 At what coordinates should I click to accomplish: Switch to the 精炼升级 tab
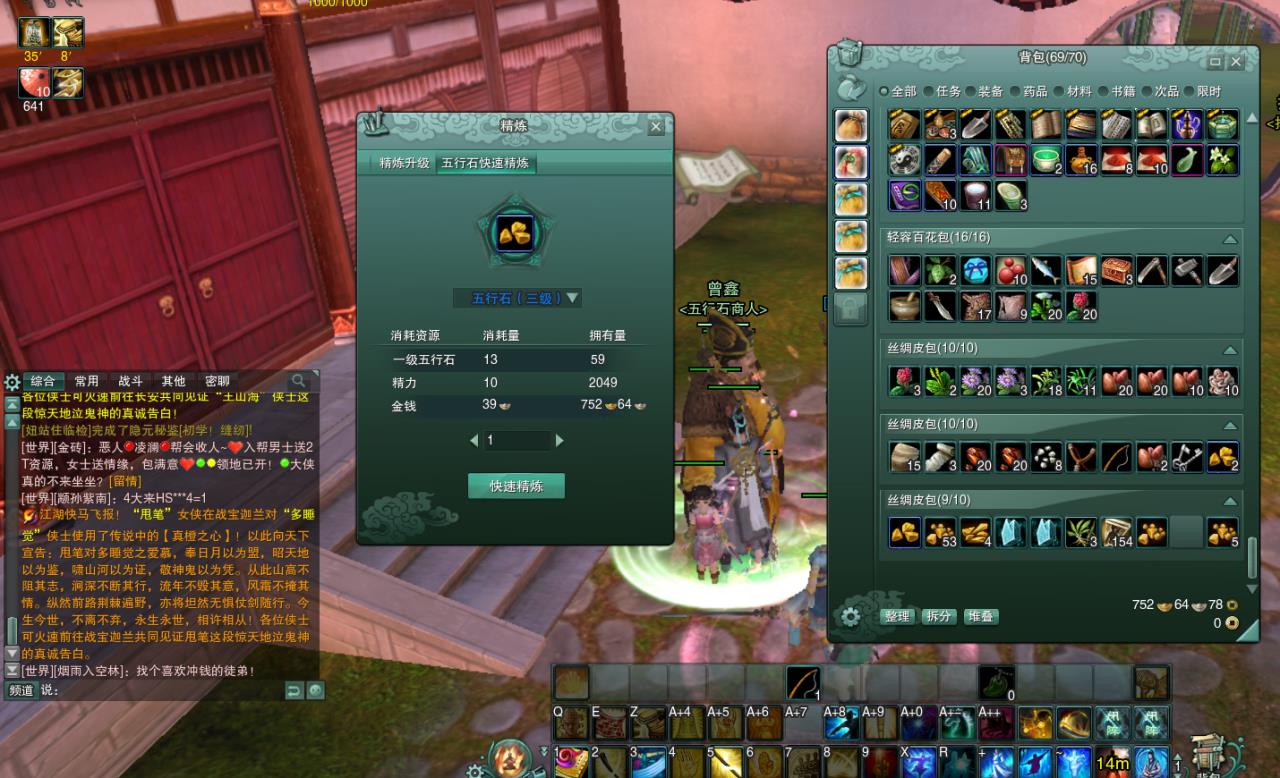(404, 163)
